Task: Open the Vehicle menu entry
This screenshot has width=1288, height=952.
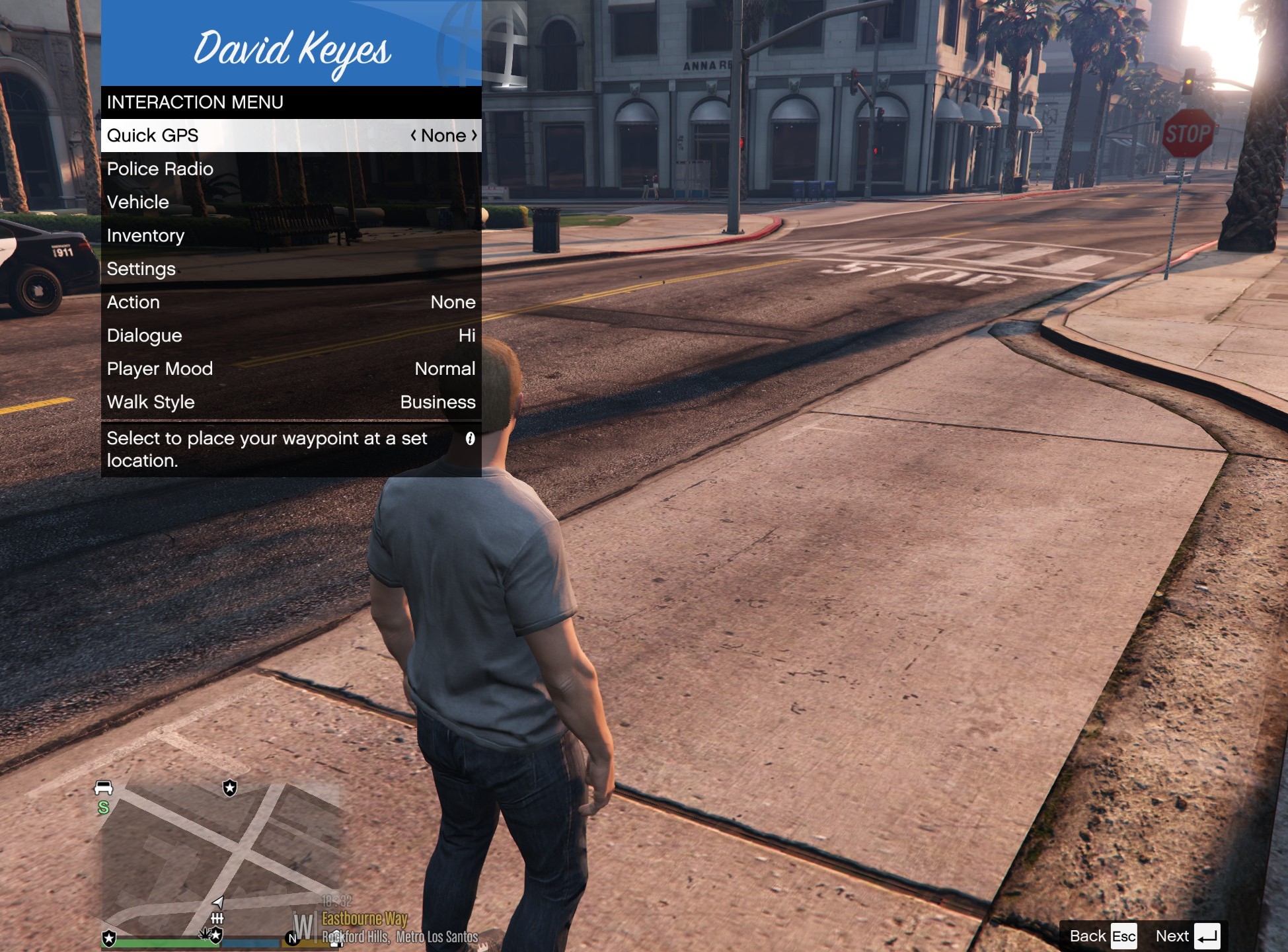Action: tap(291, 202)
